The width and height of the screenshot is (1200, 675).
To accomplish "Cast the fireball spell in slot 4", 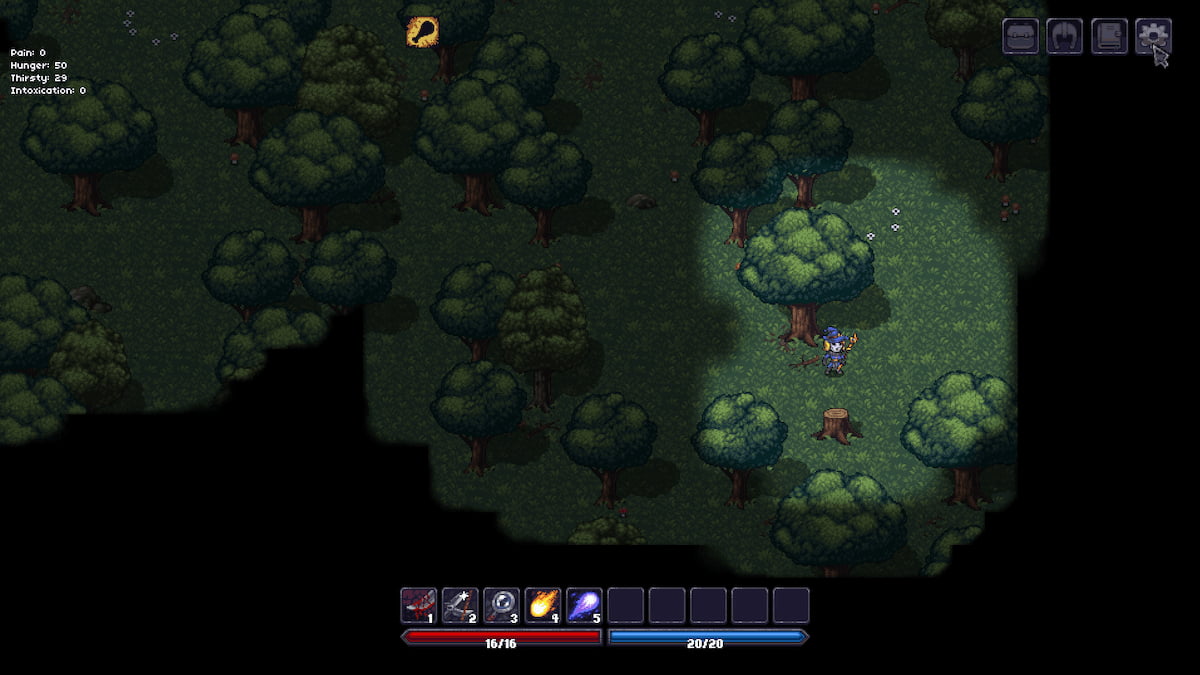I will (543, 605).
